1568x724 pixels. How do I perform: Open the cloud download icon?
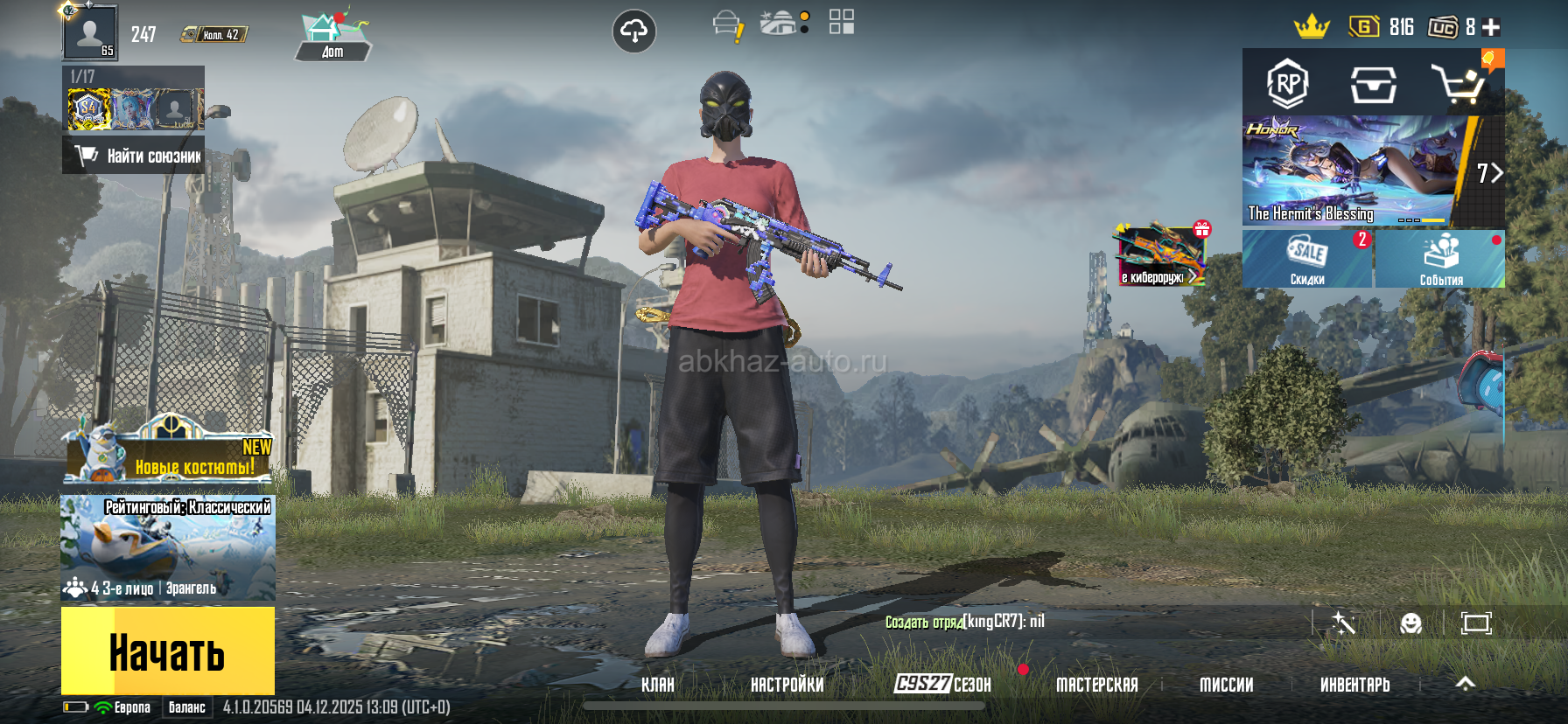[633, 31]
